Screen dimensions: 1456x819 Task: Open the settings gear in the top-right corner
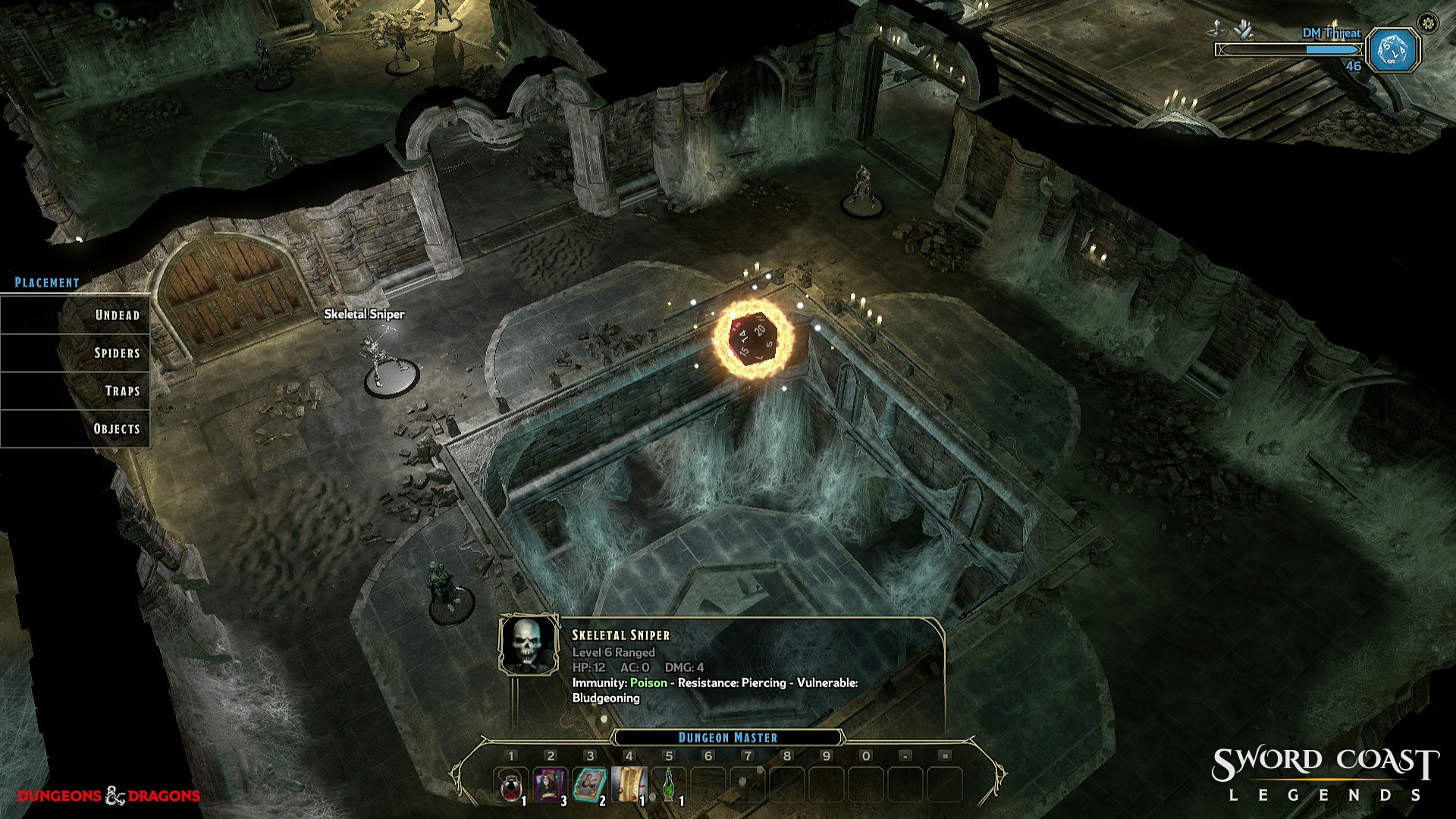point(1429,24)
